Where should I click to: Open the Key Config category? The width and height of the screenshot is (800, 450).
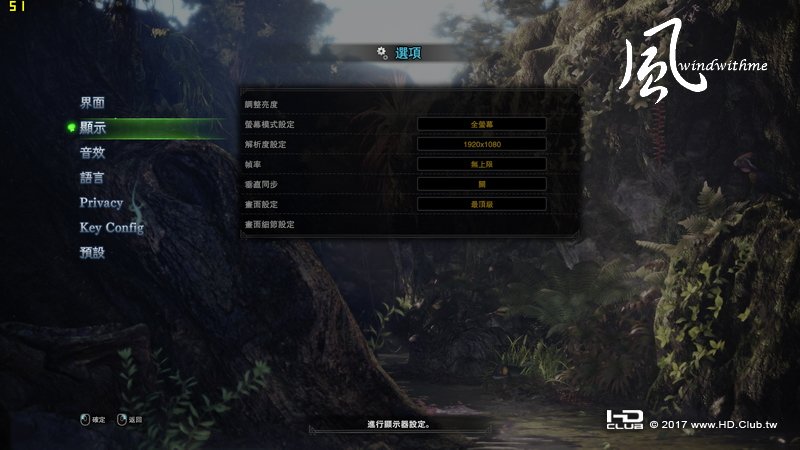click(x=111, y=228)
